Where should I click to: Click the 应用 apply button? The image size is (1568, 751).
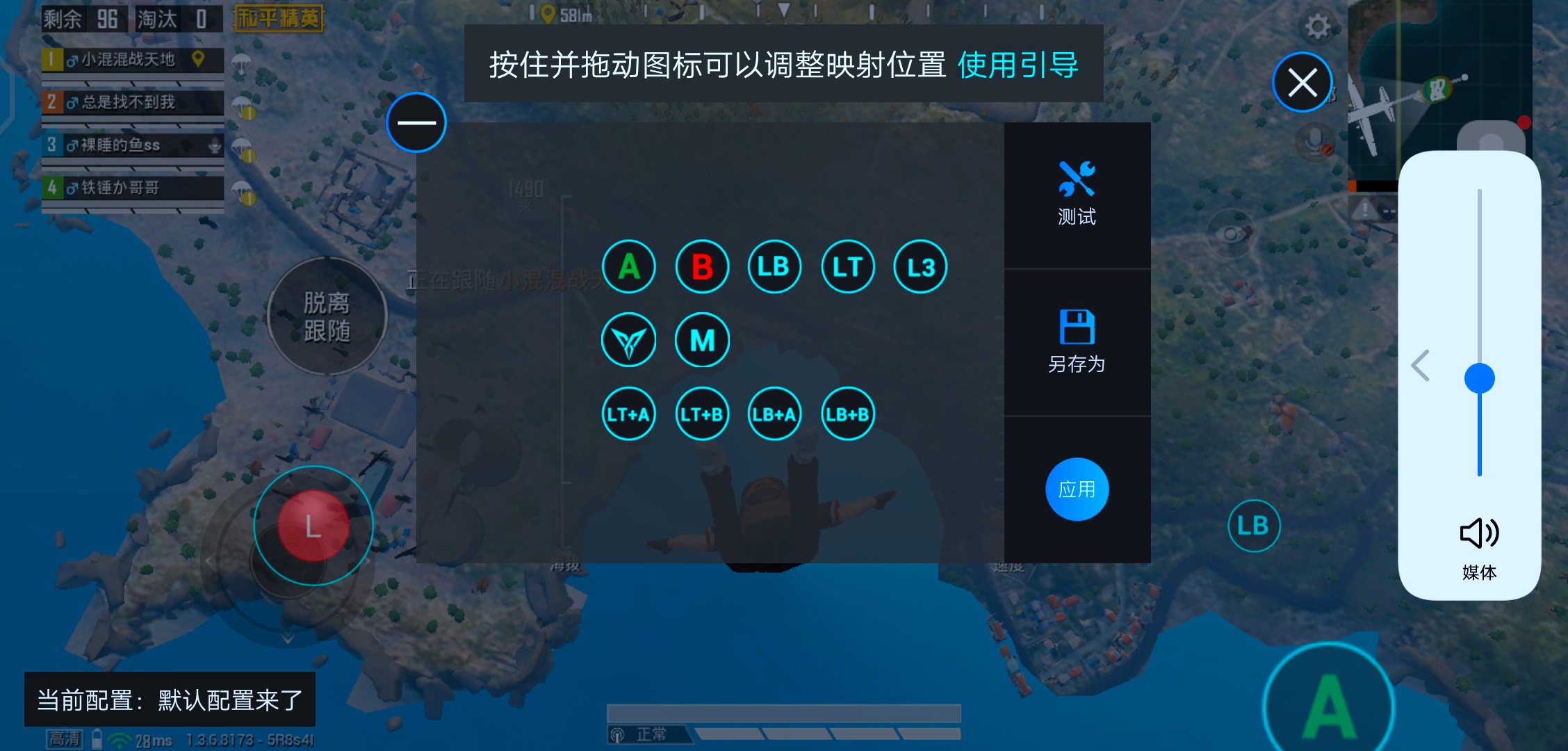pyautogui.click(x=1076, y=488)
